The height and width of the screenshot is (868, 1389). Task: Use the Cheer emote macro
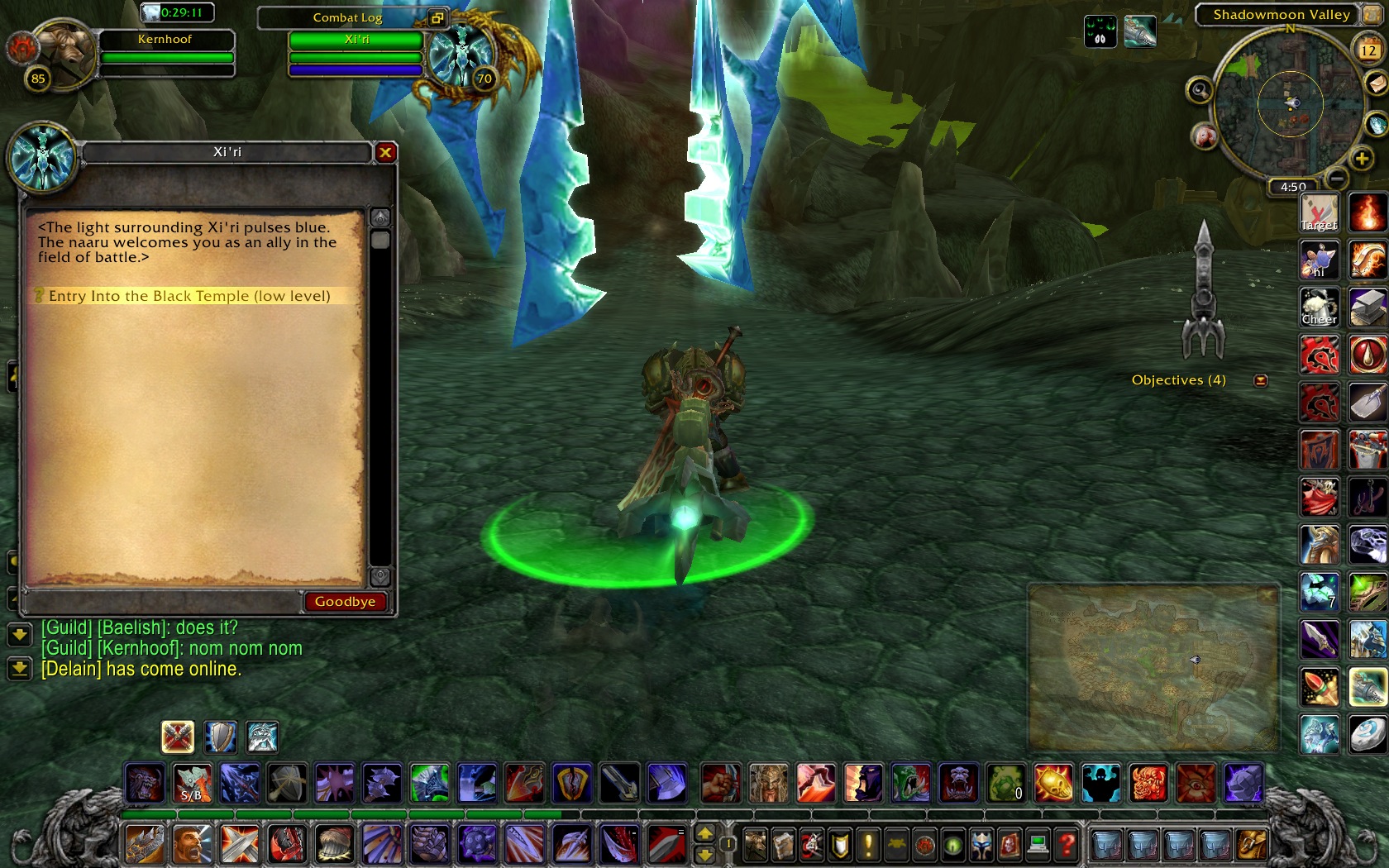point(1319,308)
